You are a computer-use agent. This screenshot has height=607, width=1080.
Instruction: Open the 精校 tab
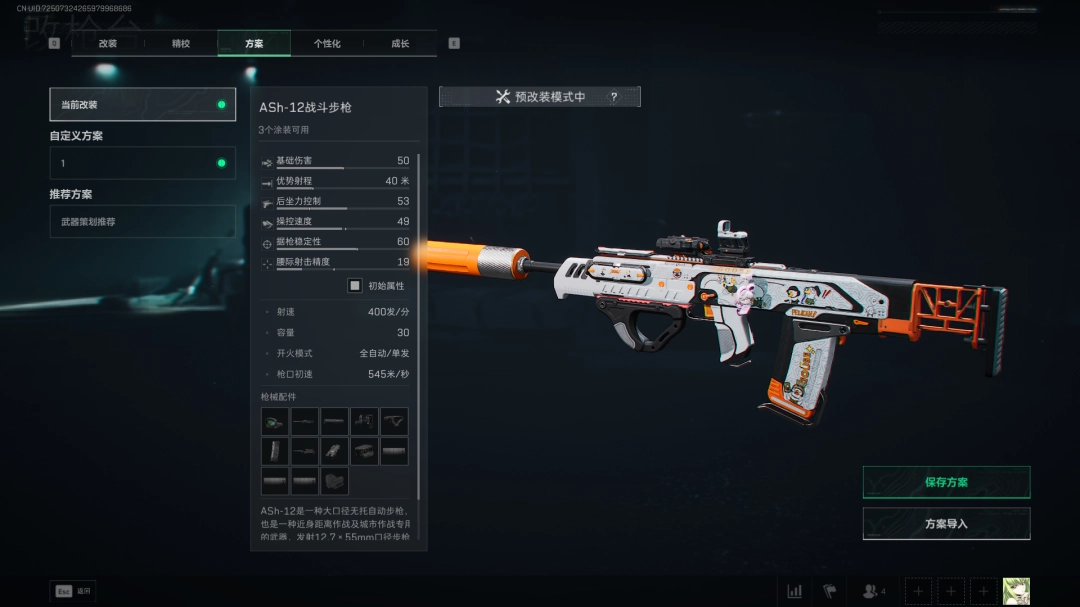click(181, 43)
